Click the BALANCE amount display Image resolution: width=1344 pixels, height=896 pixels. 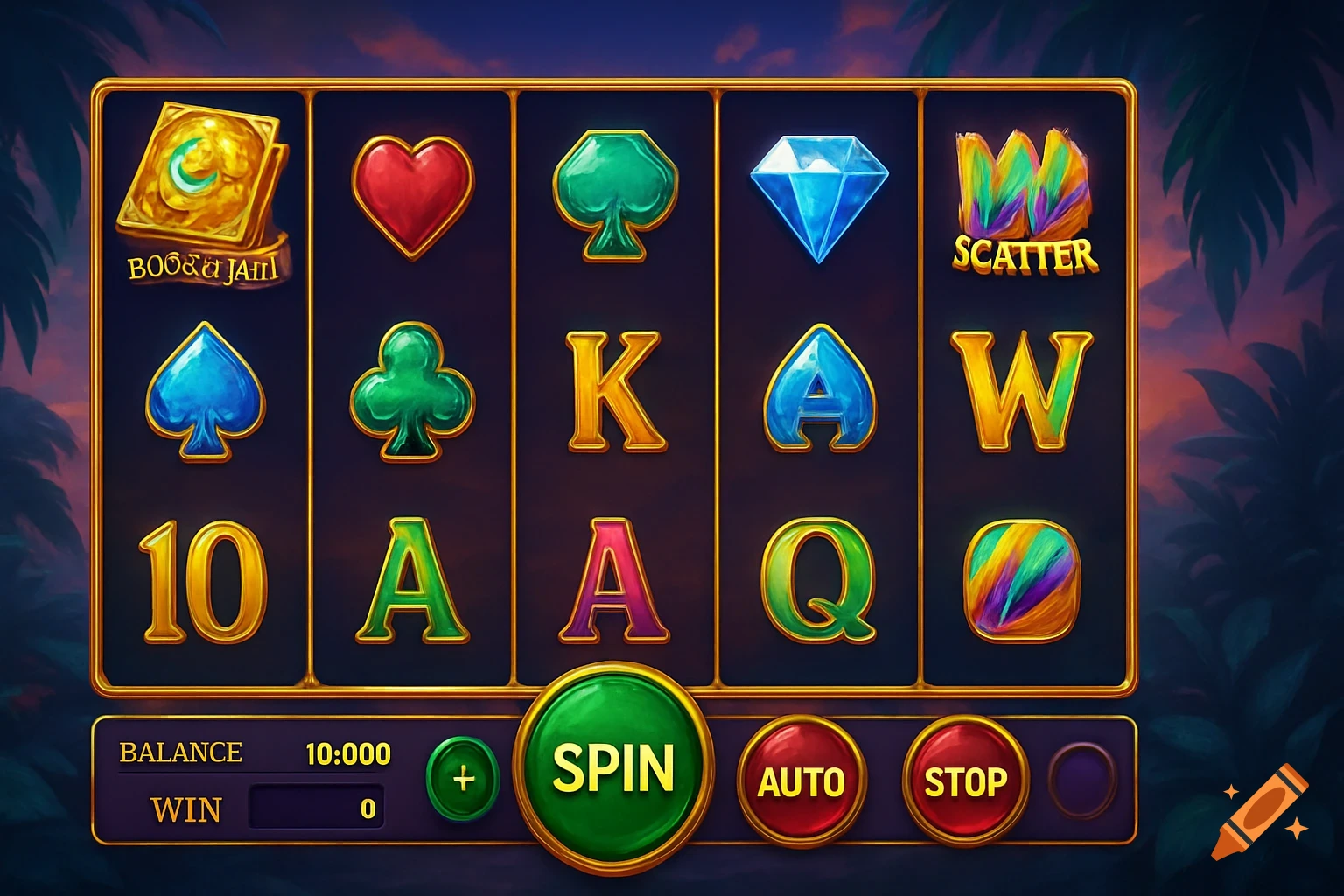(347, 751)
